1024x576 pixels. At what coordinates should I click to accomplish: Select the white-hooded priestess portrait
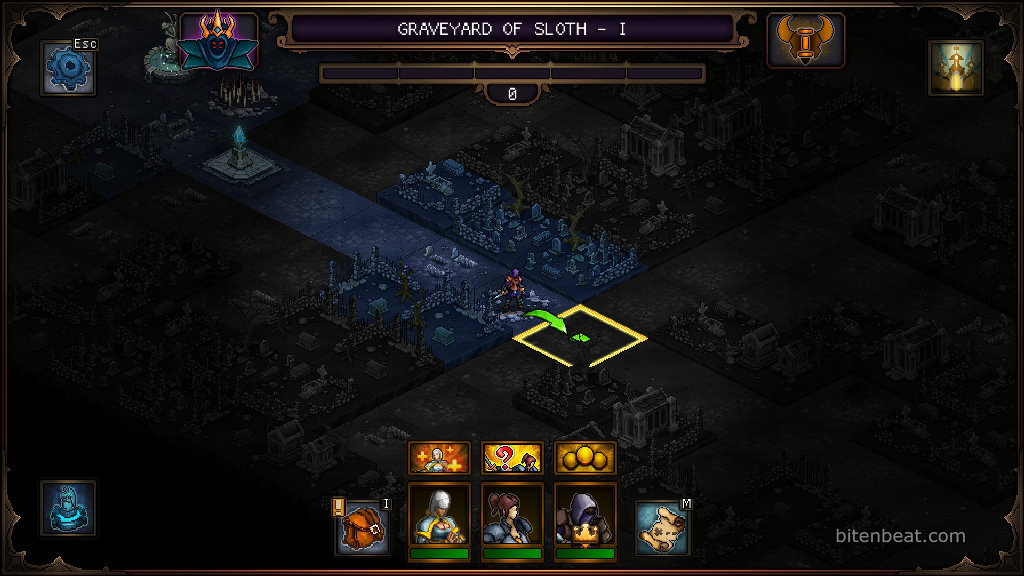coord(439,516)
